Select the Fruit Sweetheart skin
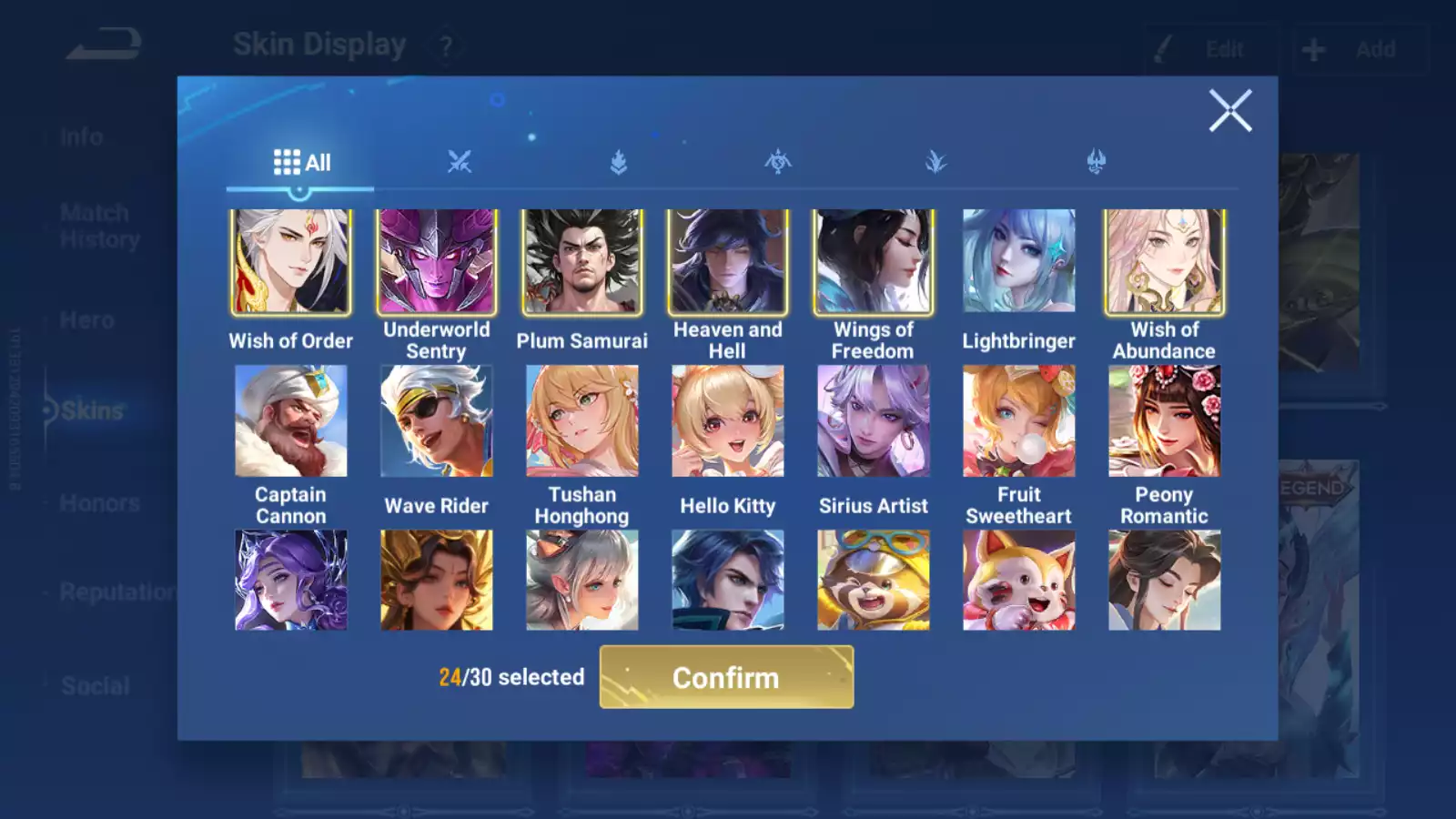The height and width of the screenshot is (819, 1456). coord(1019,421)
